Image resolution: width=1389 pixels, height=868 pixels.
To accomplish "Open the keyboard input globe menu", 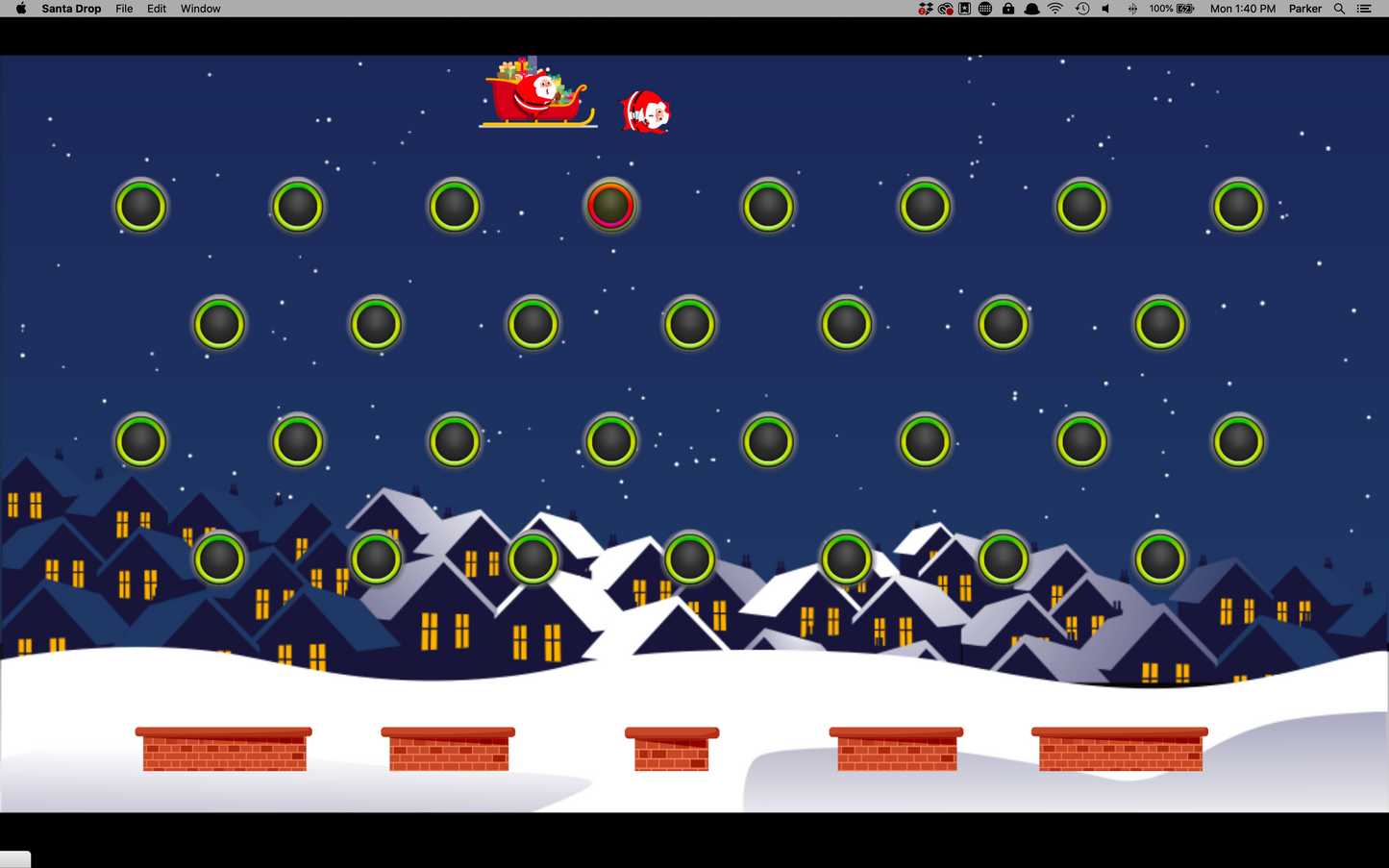I will [x=984, y=9].
